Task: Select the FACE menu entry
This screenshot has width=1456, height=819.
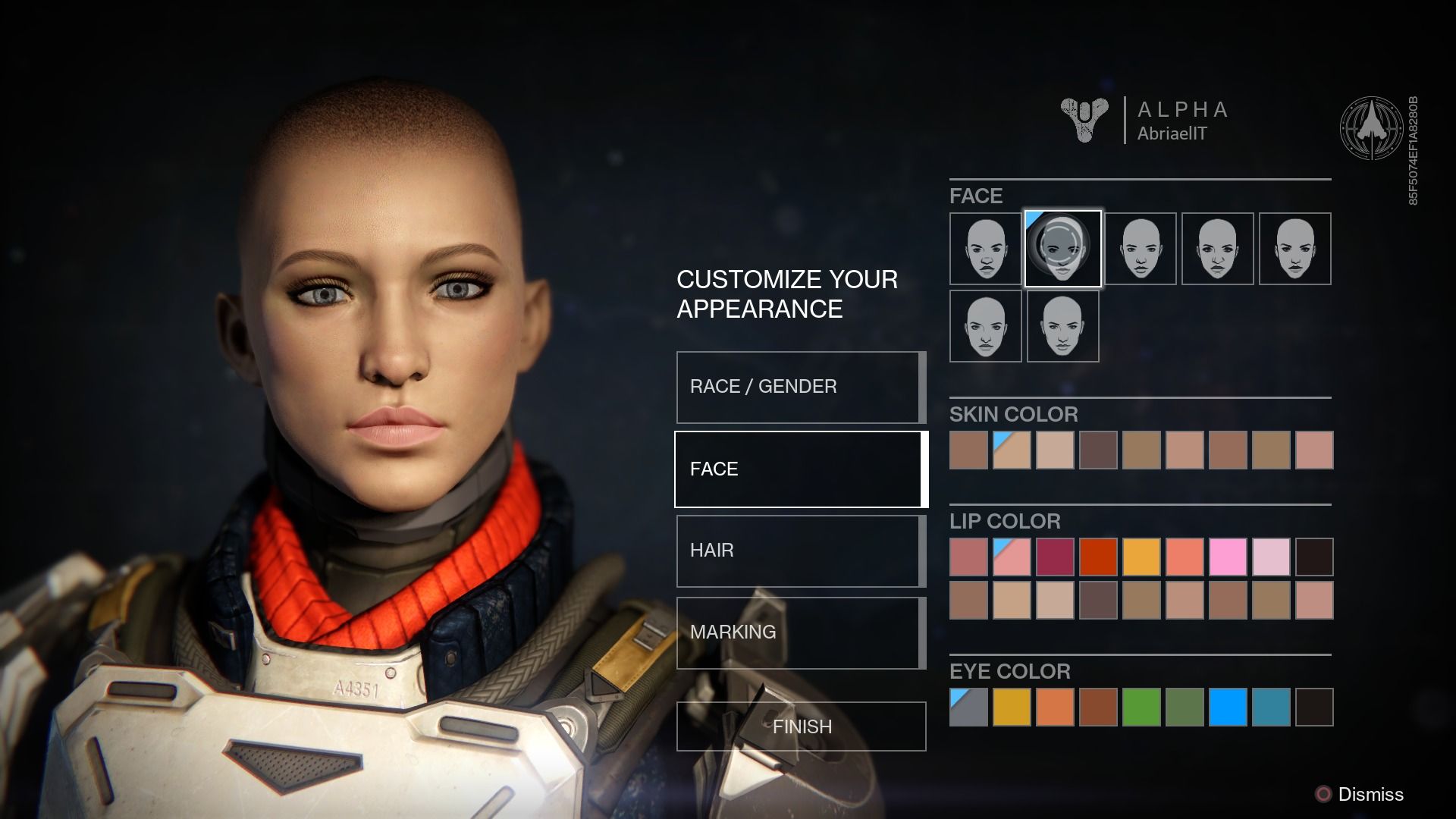Action: click(x=799, y=469)
